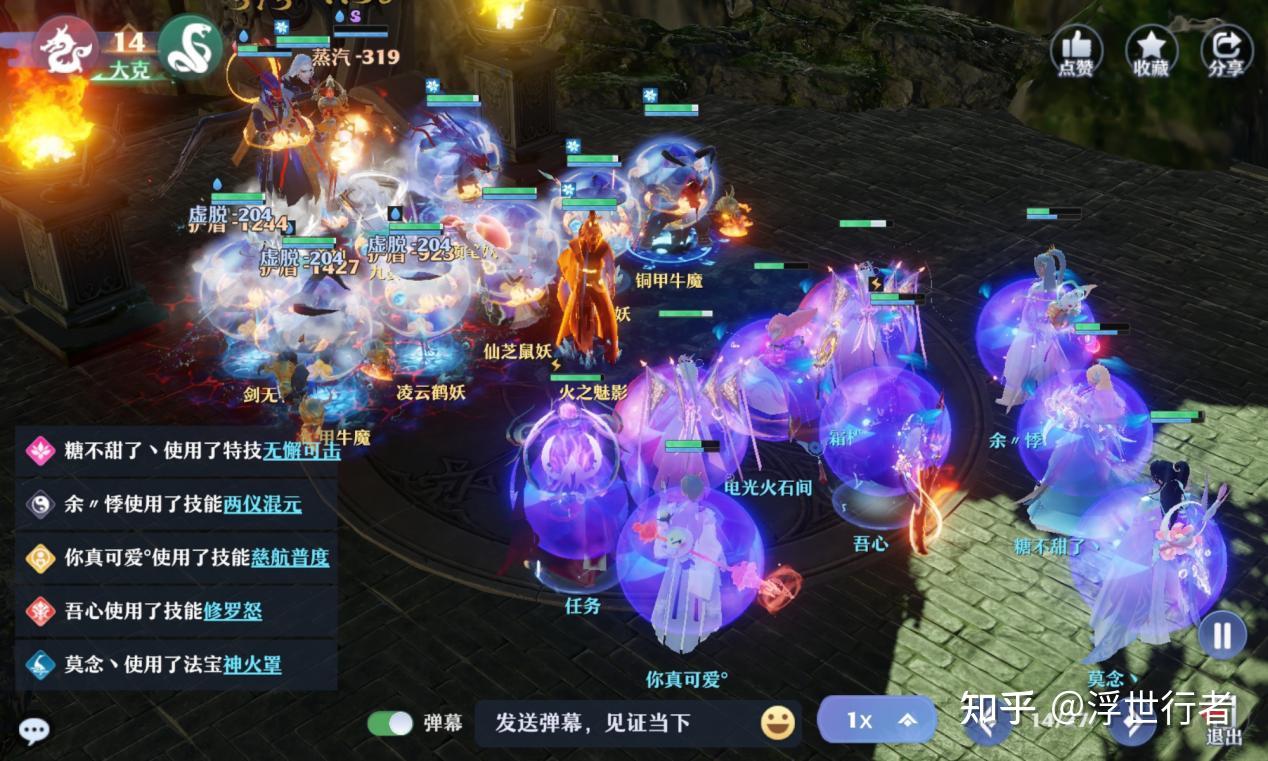1268x761 pixels.
Task: Show details for 慈航普度 skill
Action: [290, 558]
